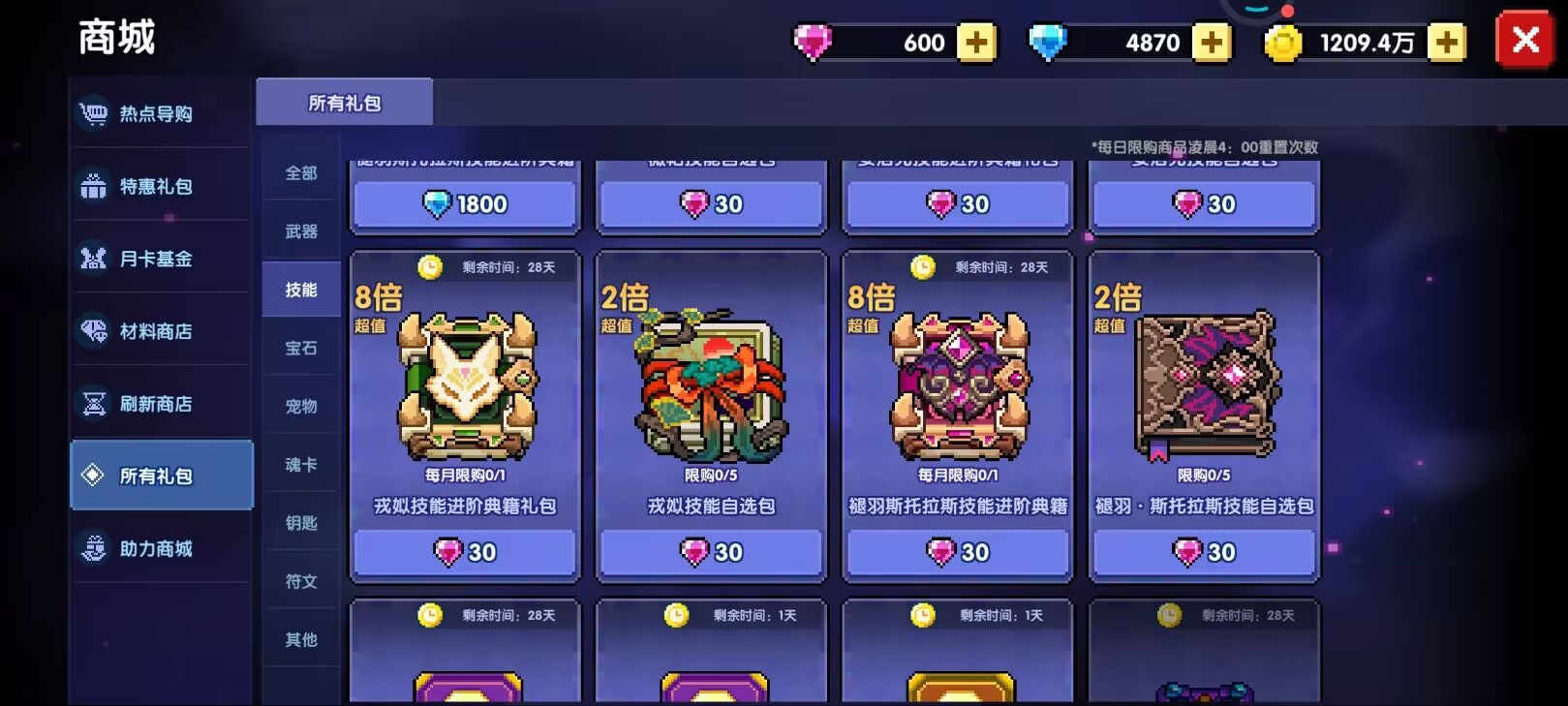Show the 宠物 category
Viewport: 1568px width, 706px height.
click(301, 406)
